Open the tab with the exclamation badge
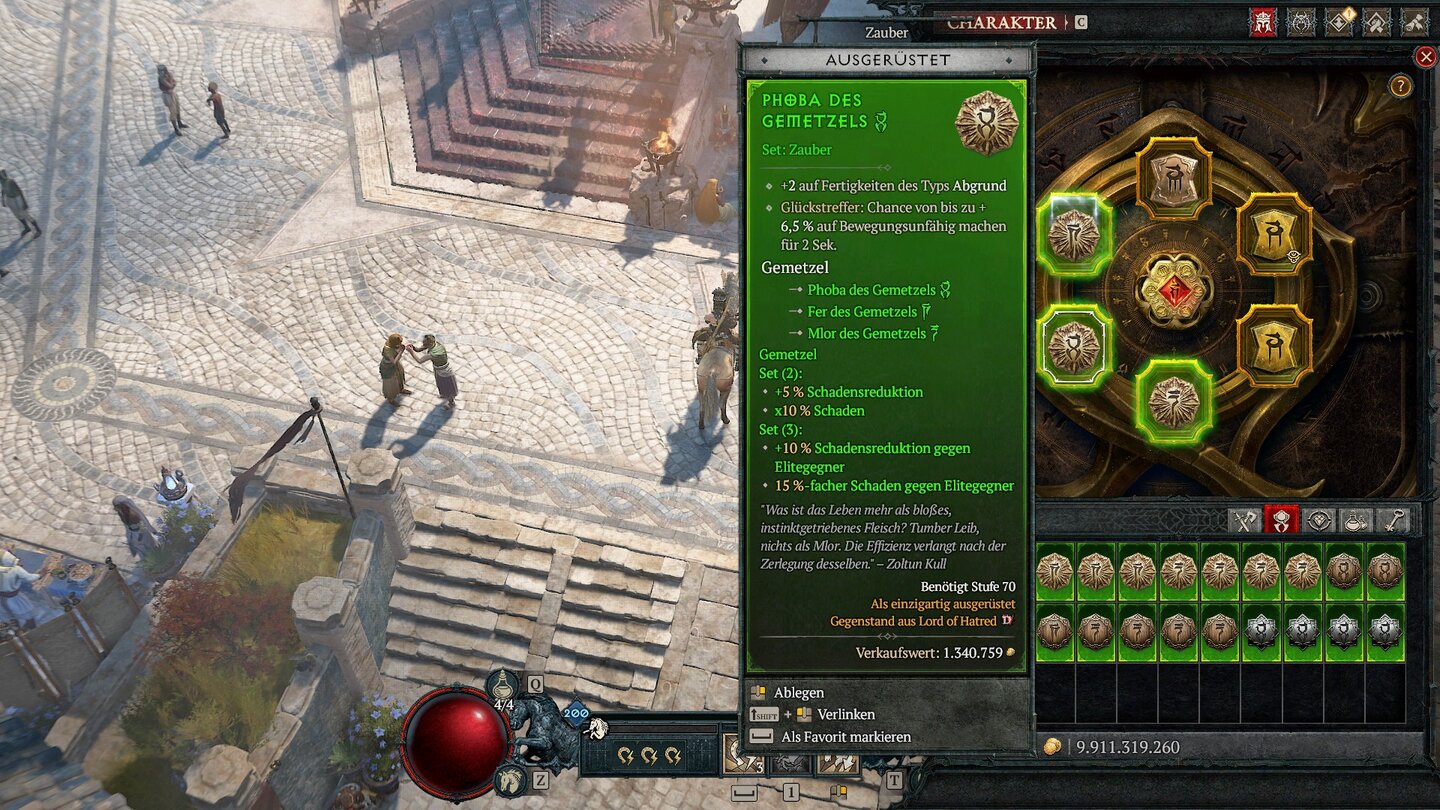This screenshot has width=1440, height=810. click(x=1339, y=22)
